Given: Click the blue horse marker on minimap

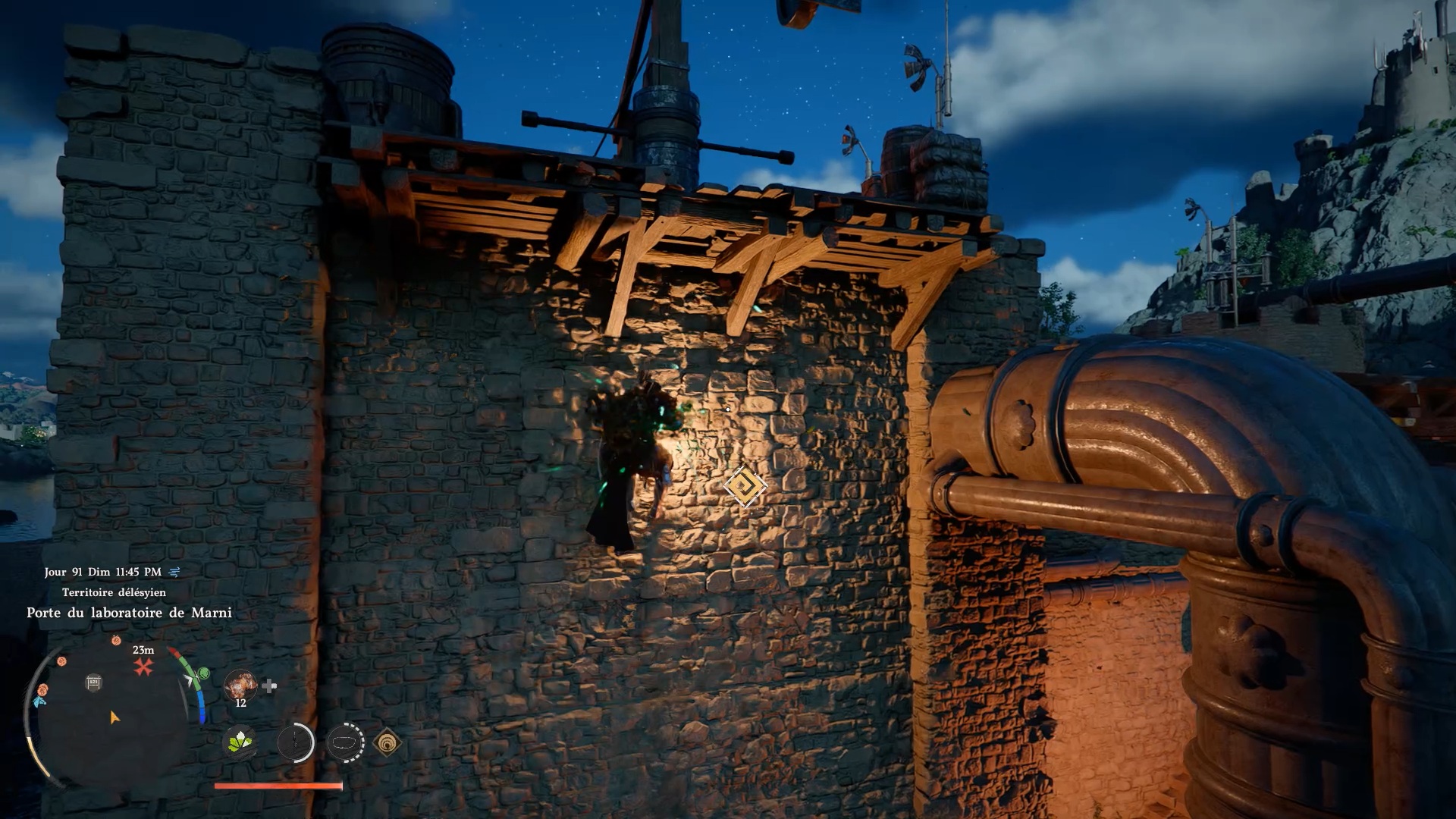Looking at the screenshot, I should [39, 701].
